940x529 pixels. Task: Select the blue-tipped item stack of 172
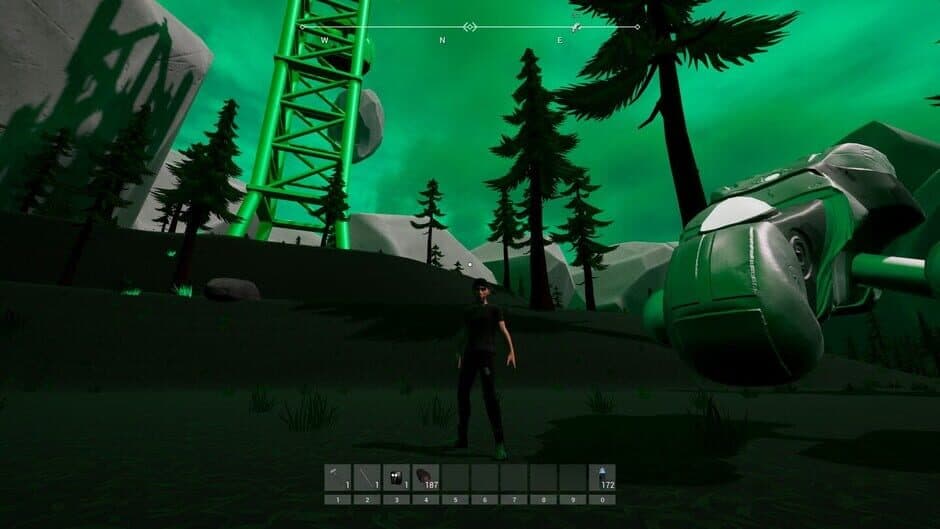pyautogui.click(x=601, y=477)
